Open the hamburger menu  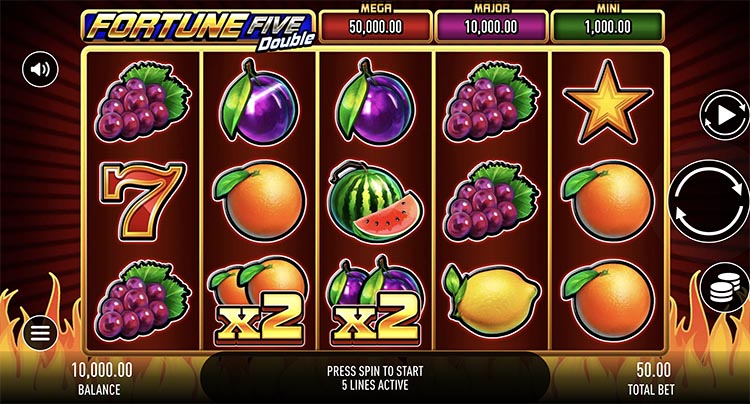(40, 334)
